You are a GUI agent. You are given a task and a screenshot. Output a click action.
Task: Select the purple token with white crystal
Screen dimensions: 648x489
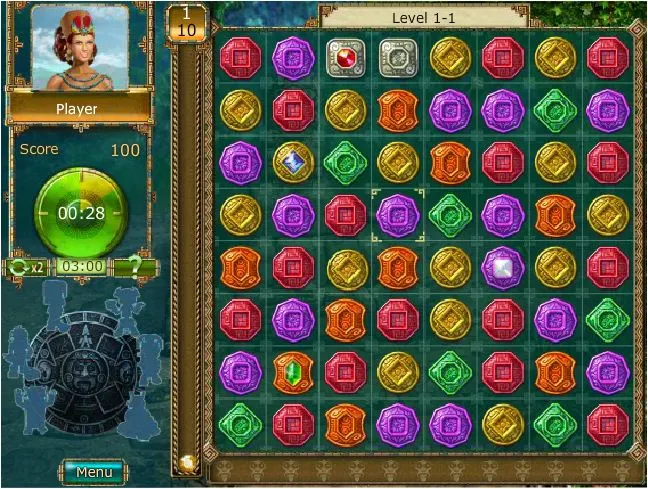pyautogui.click(x=502, y=267)
